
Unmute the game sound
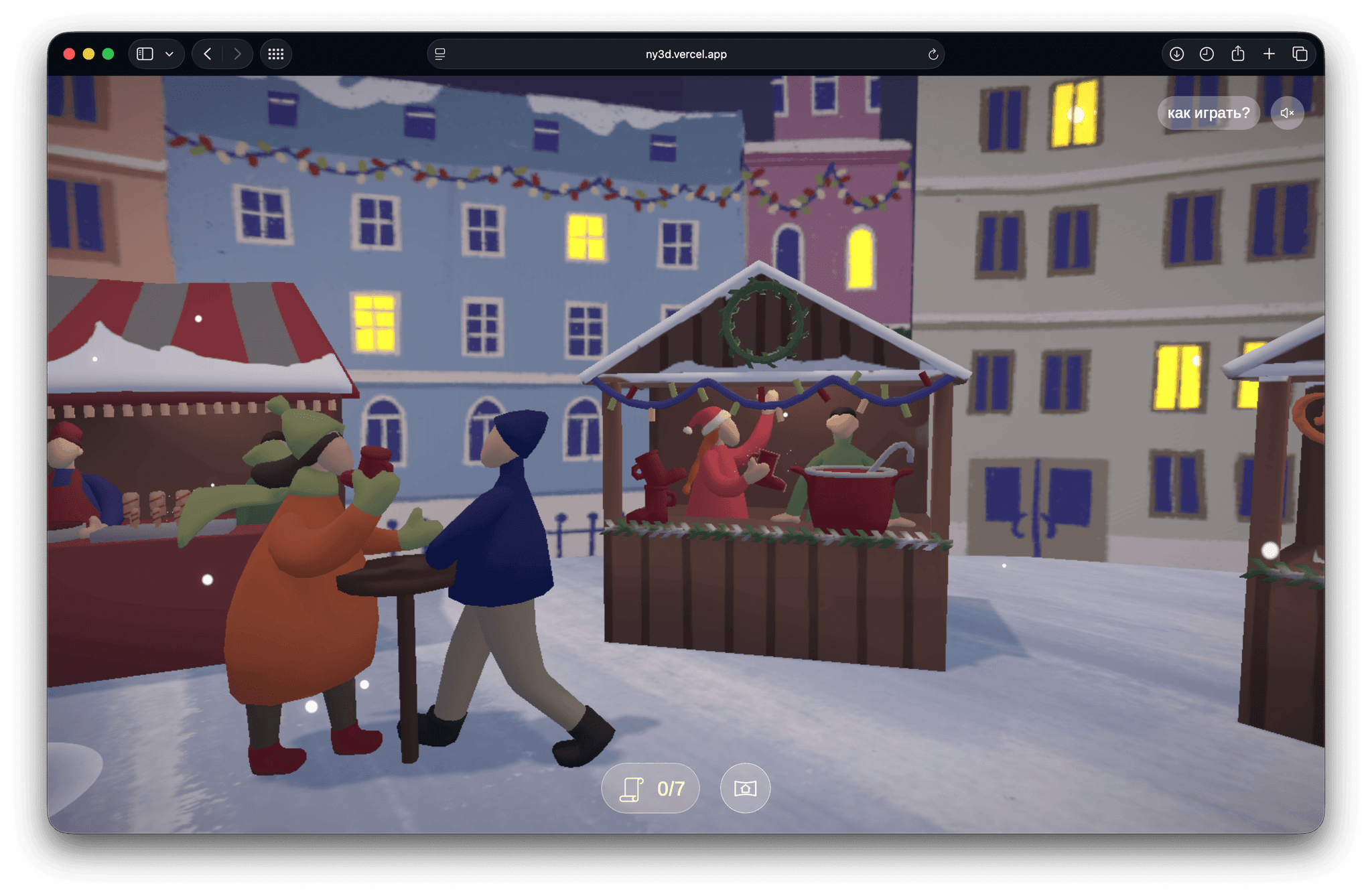click(x=1286, y=113)
